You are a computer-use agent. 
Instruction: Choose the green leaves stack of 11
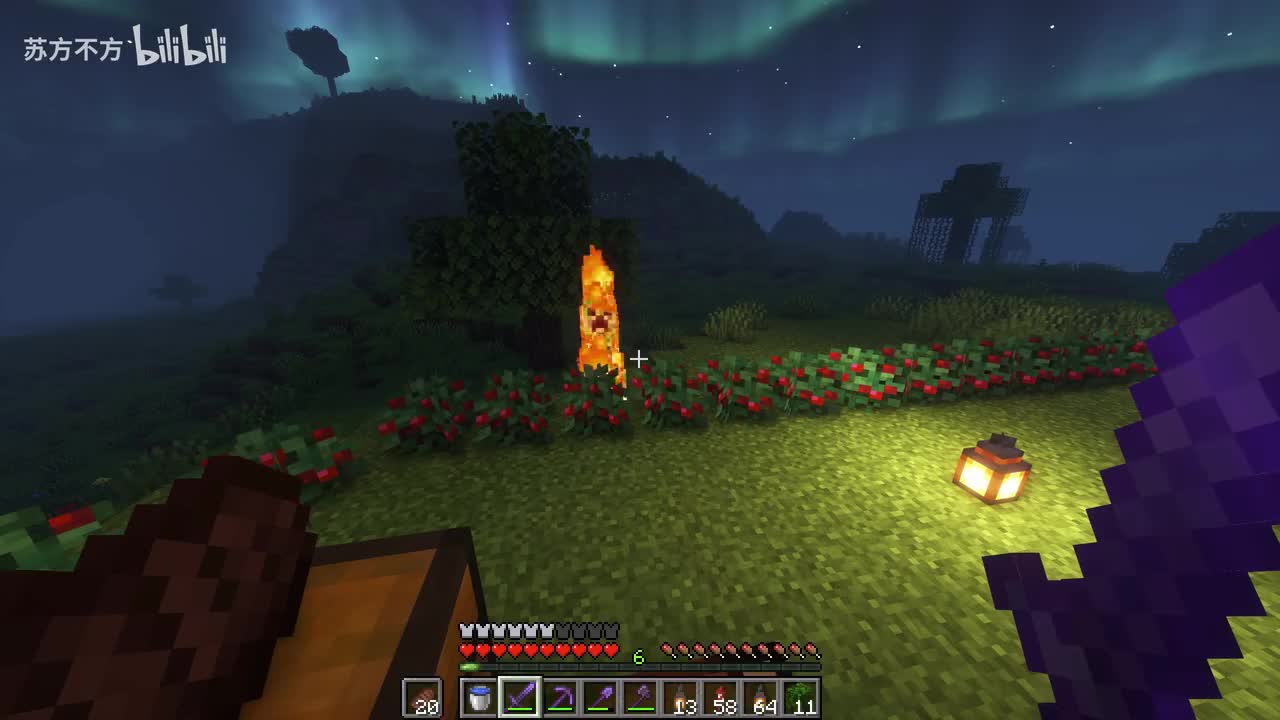pos(801,697)
